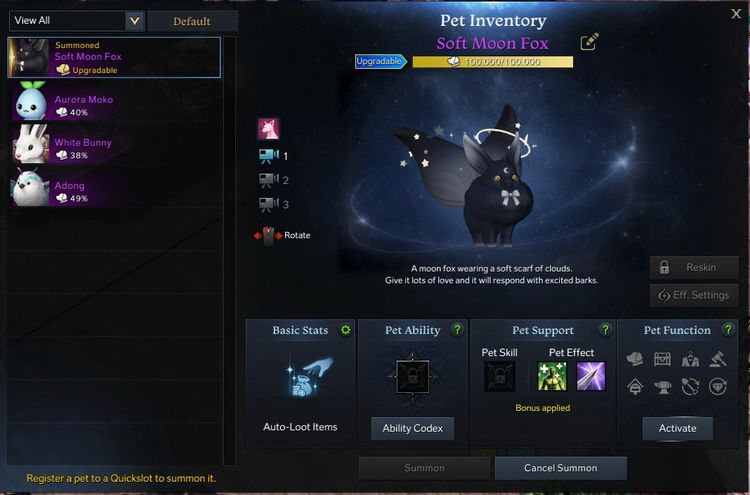Click the green Pet Effect icon
This screenshot has width=750, height=495.
pos(552,376)
